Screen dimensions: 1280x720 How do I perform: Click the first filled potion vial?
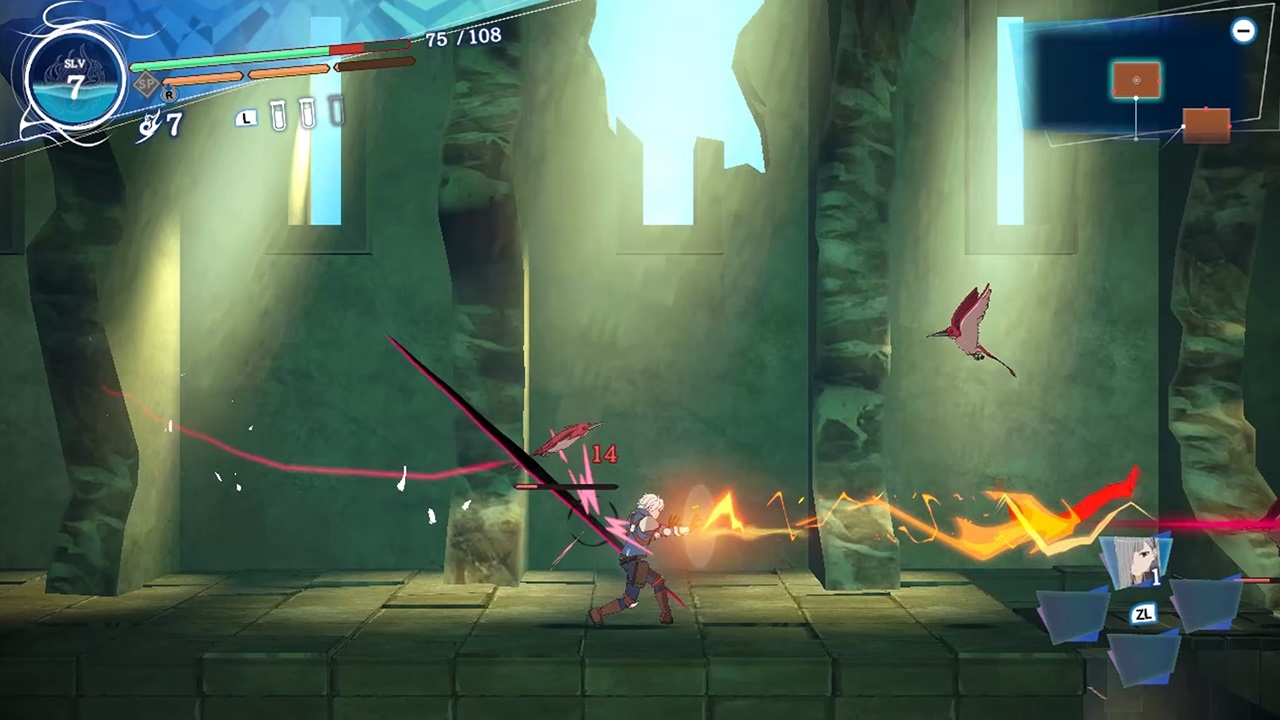(x=279, y=115)
